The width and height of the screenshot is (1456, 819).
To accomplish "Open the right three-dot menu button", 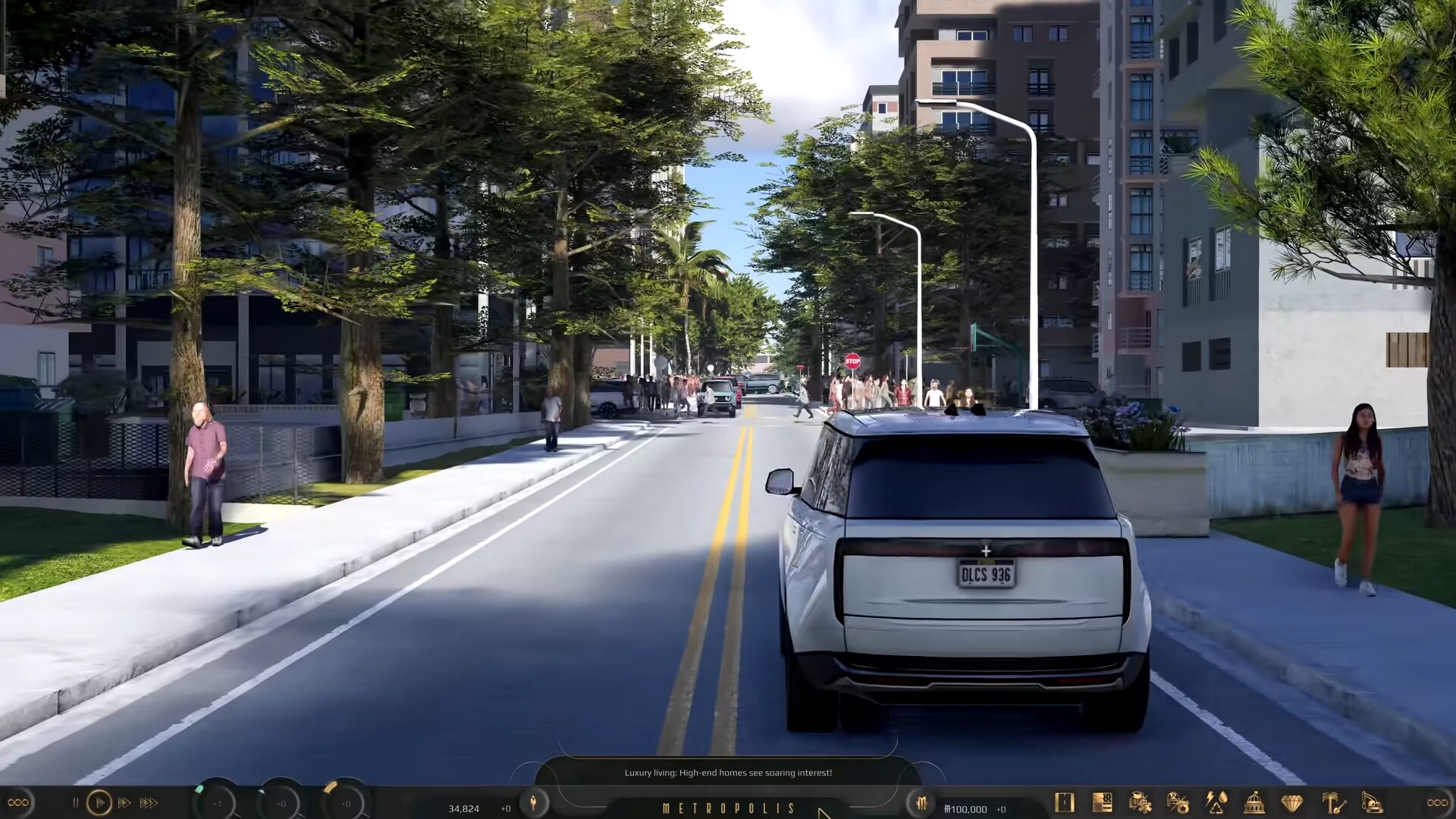I will [1437, 802].
